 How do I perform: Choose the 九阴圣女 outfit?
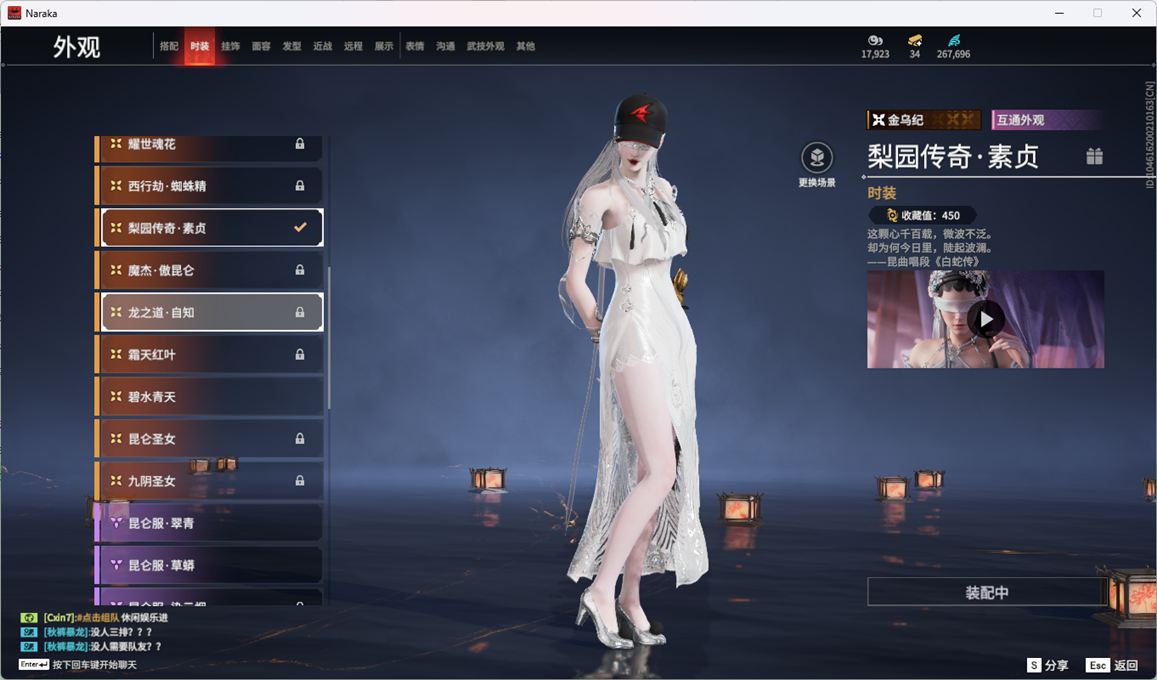210,481
